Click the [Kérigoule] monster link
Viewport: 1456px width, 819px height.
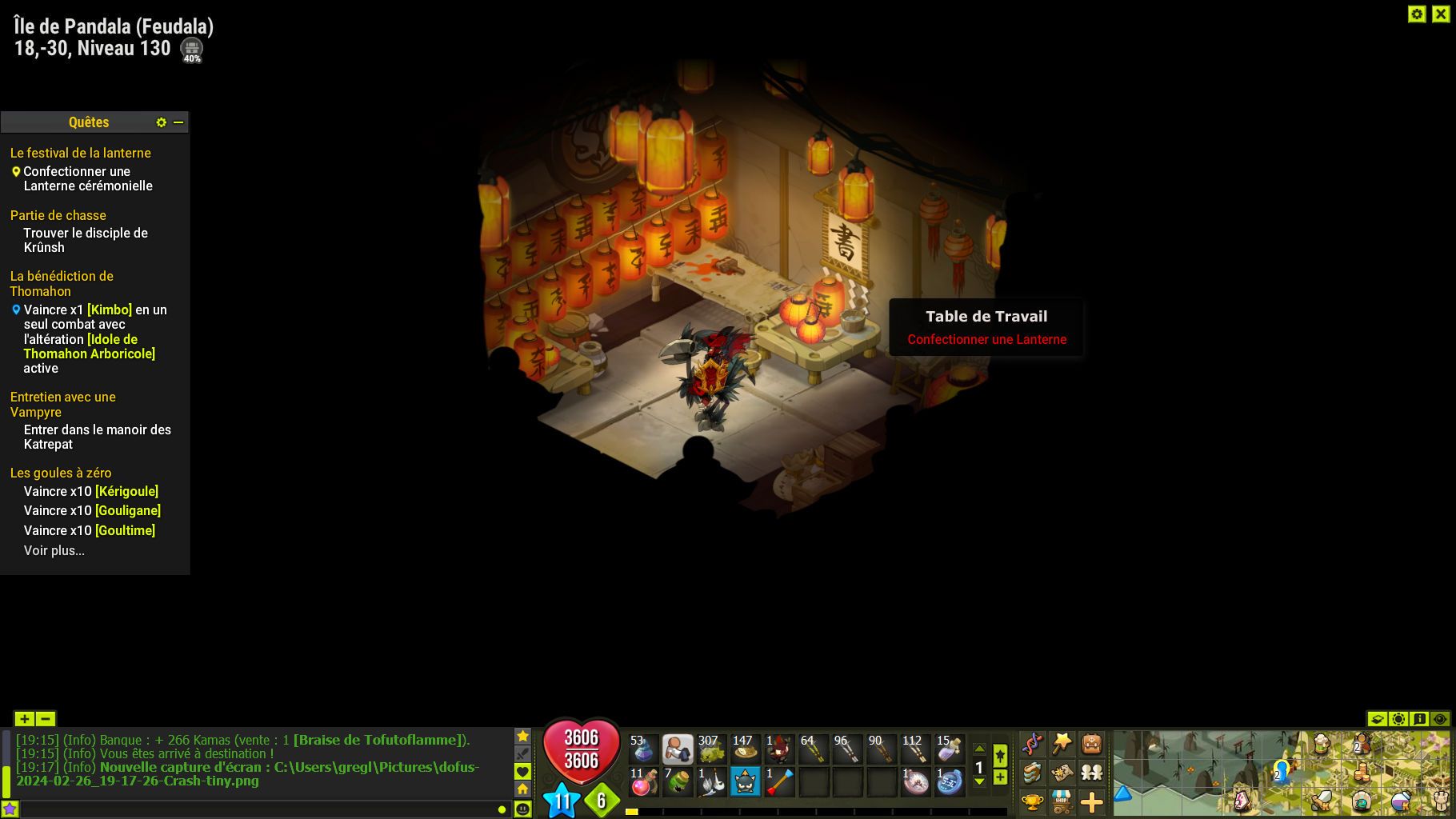pyautogui.click(x=126, y=491)
